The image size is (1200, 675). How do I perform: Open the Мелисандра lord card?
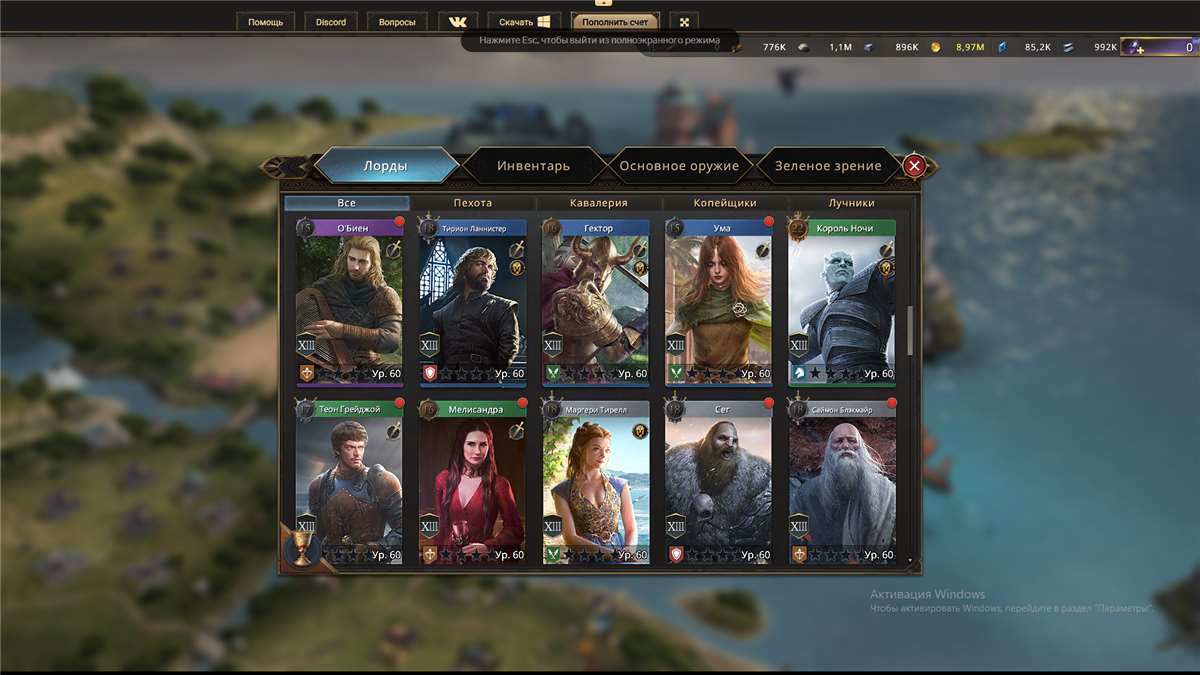473,483
